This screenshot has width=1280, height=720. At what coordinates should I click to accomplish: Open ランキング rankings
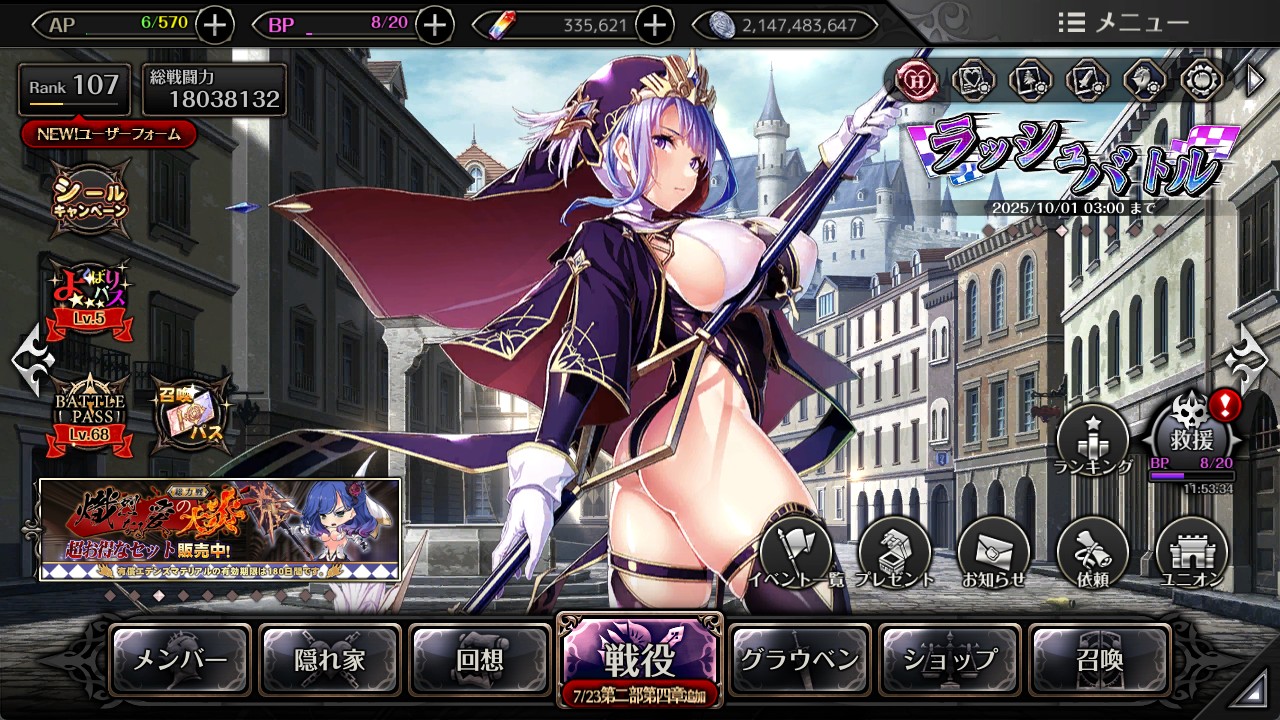[1092, 440]
